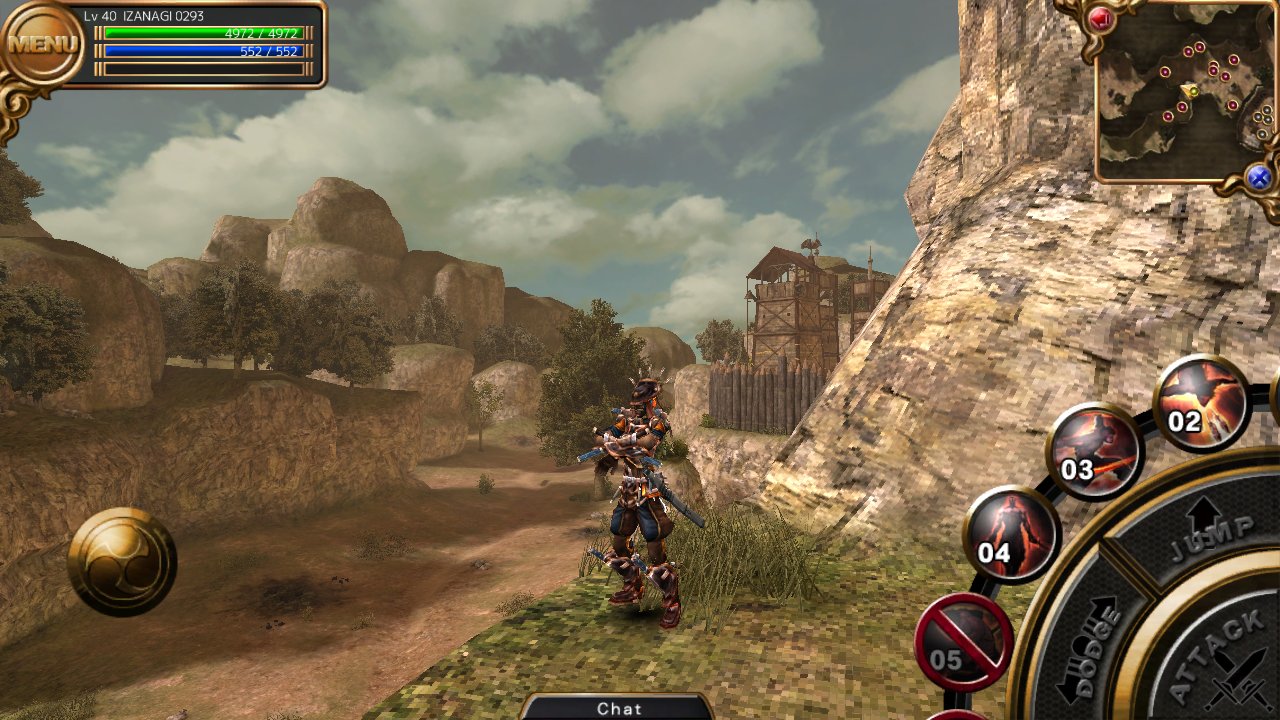Open the Chat panel tab
Image resolution: width=1280 pixels, height=720 pixels.
point(618,708)
